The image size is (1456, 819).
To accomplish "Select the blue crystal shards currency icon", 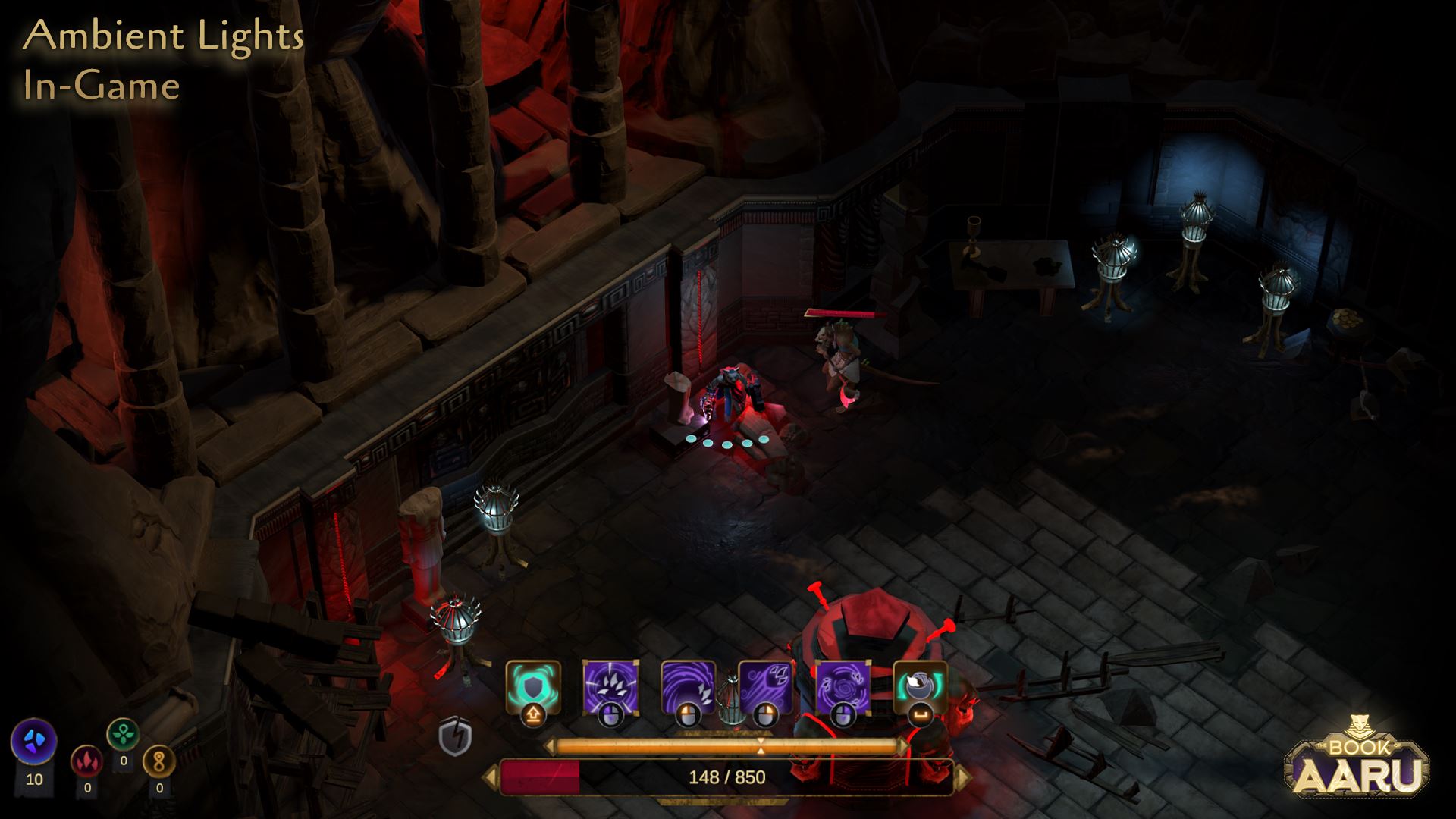I will (x=34, y=740).
